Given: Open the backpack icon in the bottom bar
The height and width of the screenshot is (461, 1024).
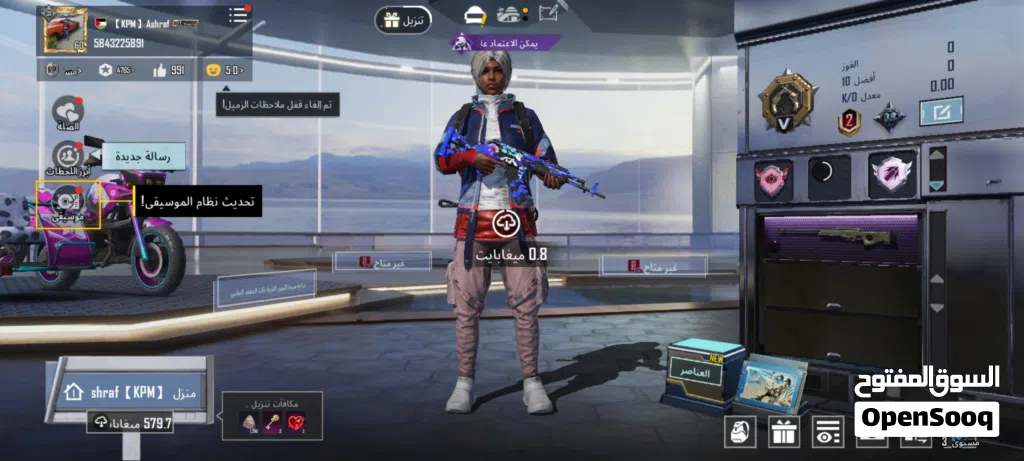Looking at the screenshot, I should tap(740, 431).
